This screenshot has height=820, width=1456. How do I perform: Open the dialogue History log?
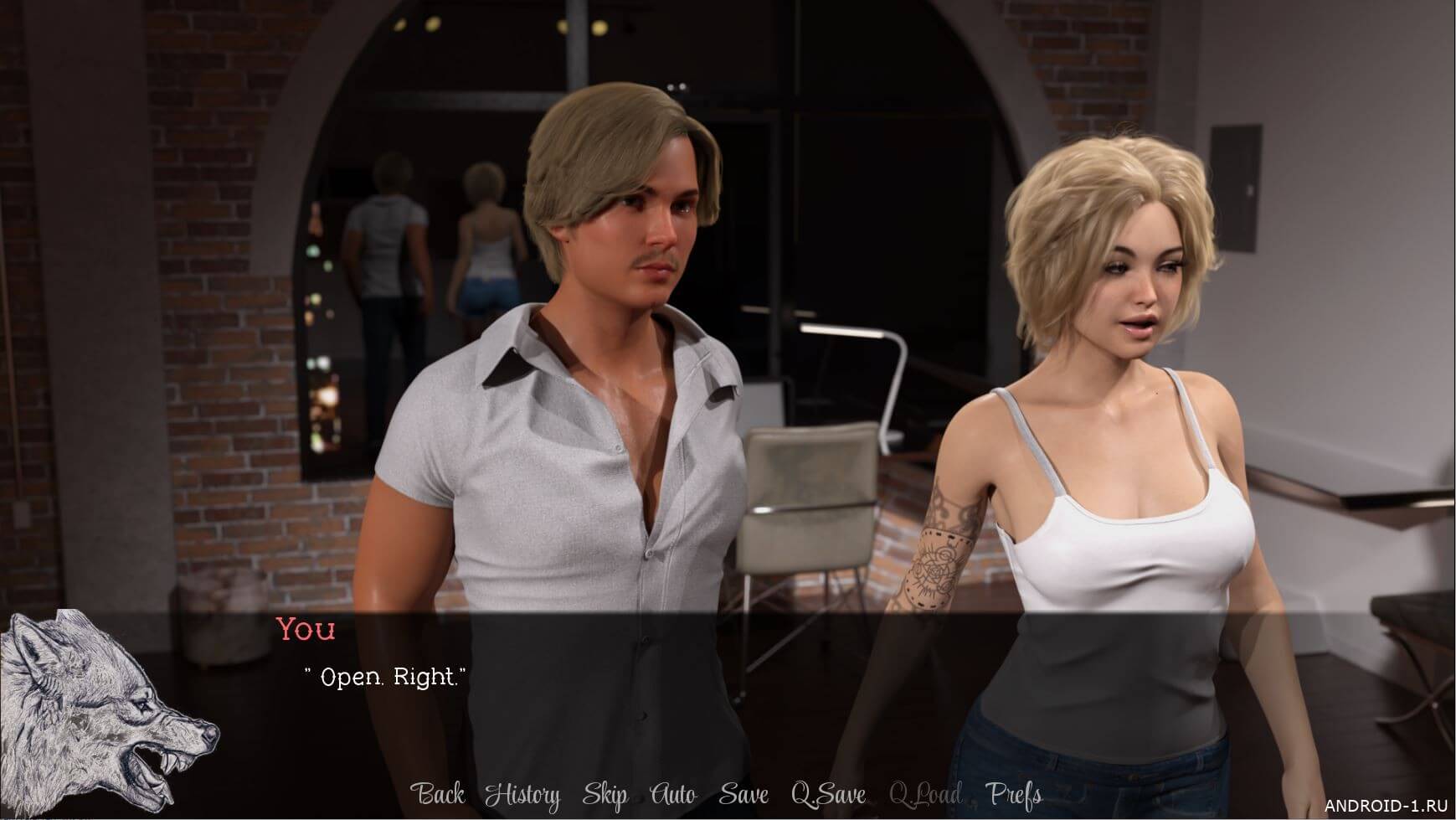tap(522, 794)
